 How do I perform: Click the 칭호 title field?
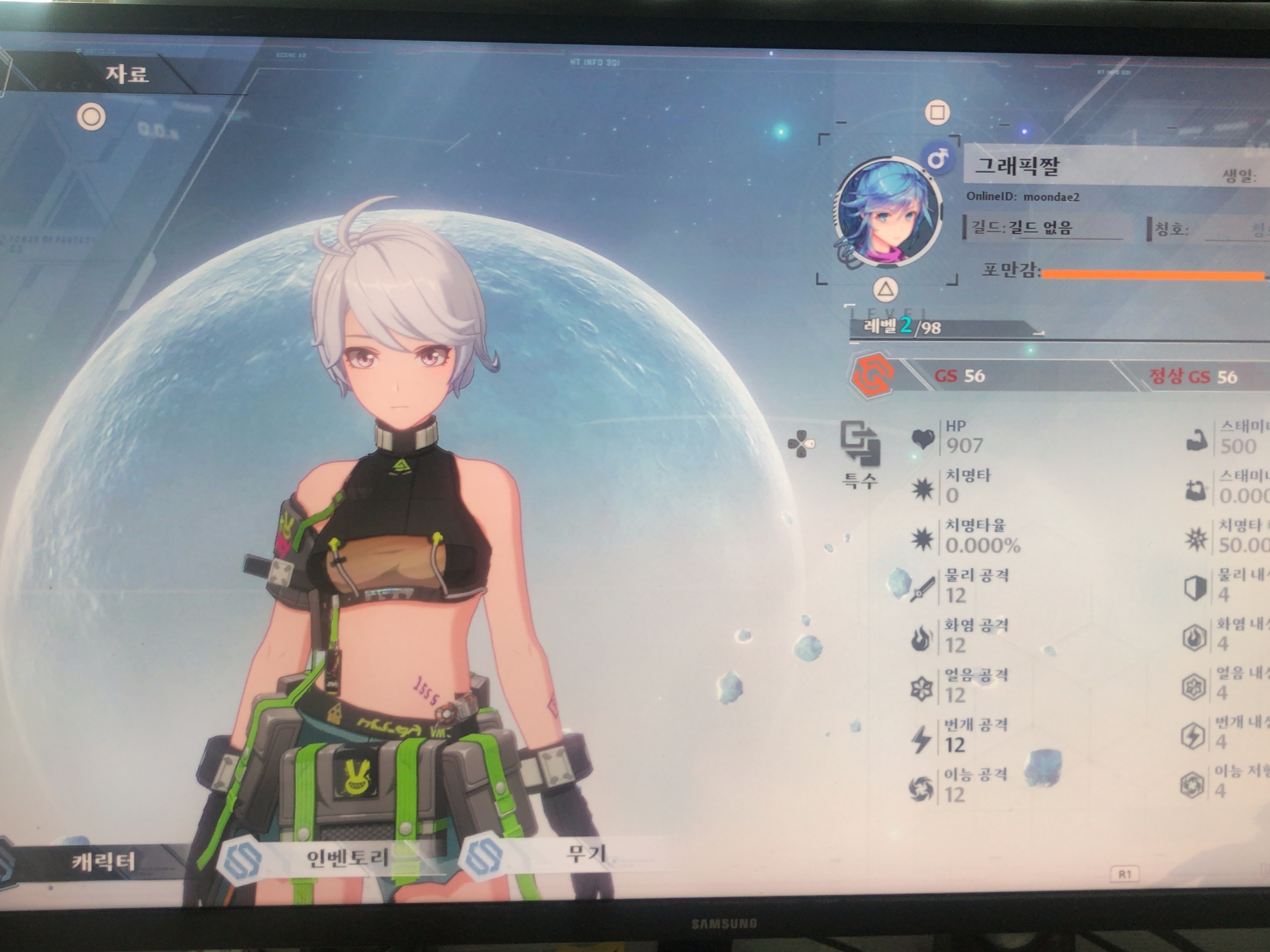tap(1206, 229)
